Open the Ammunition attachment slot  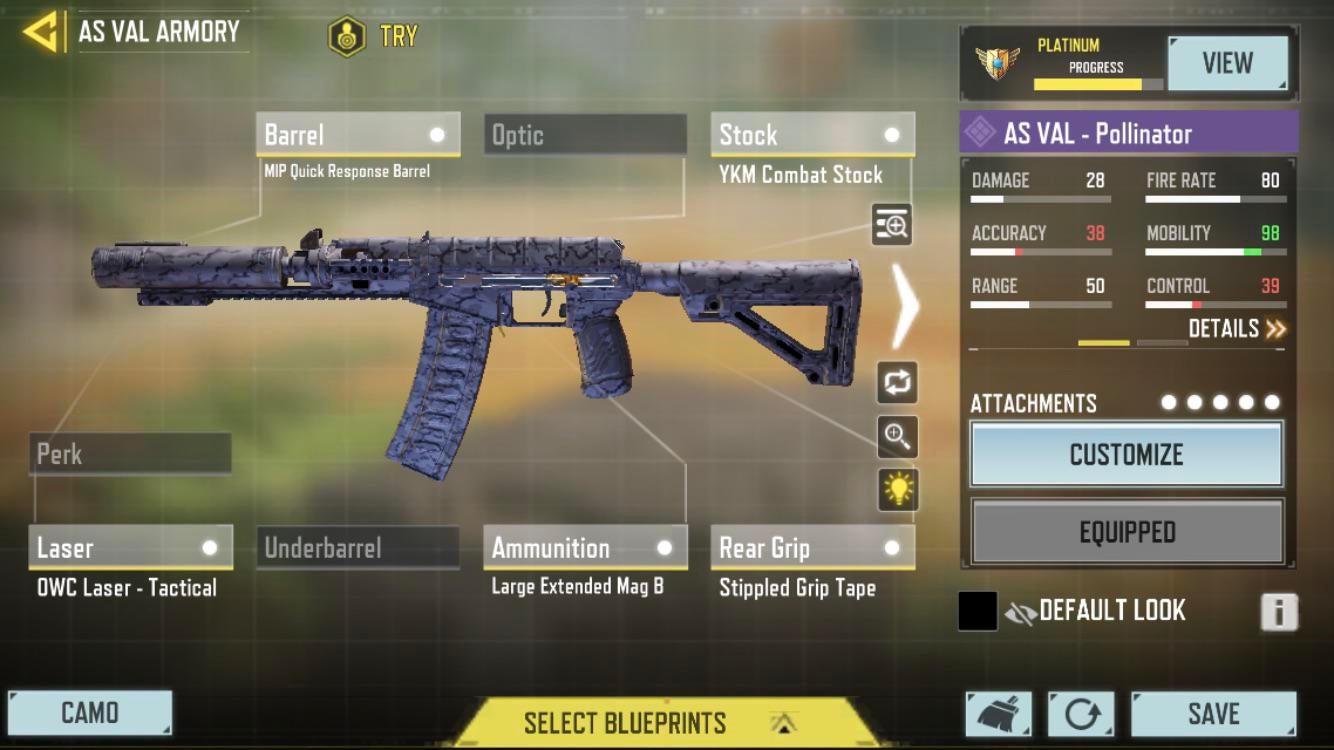pyautogui.click(x=585, y=548)
